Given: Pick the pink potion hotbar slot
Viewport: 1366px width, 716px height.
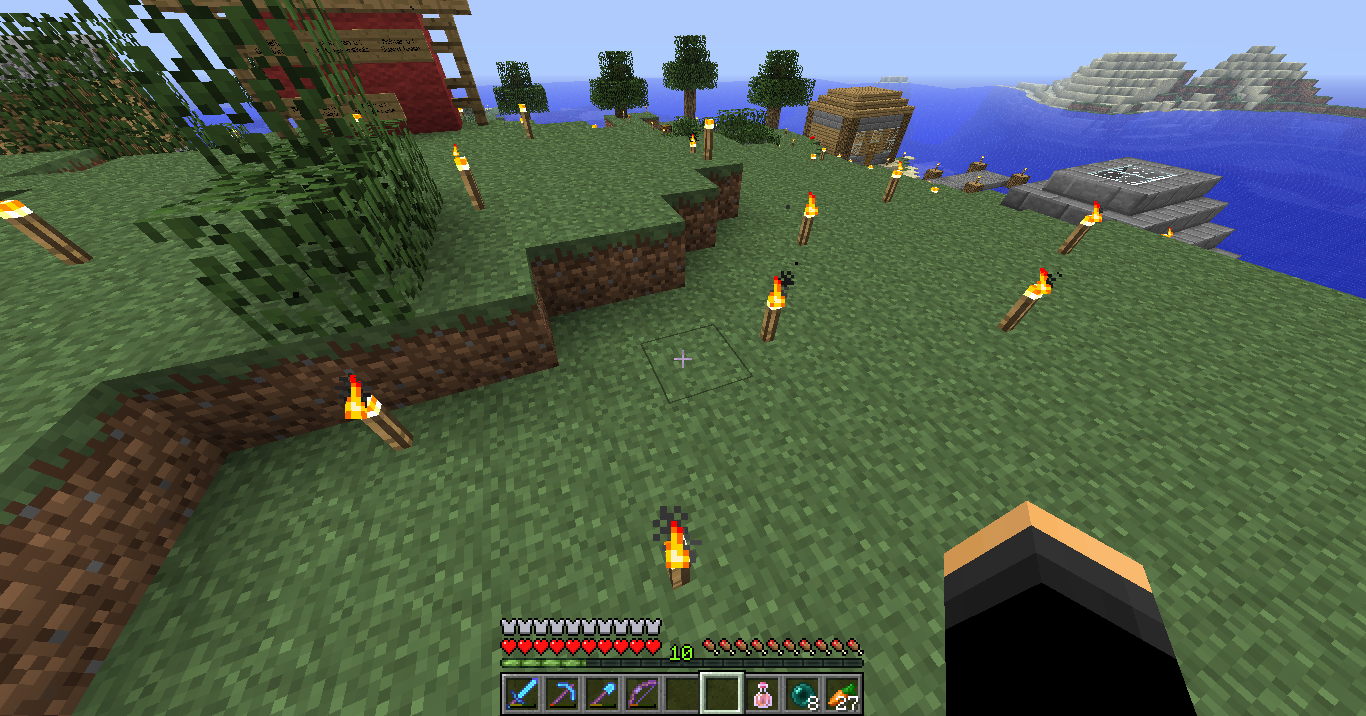Looking at the screenshot, I should click(x=762, y=694).
